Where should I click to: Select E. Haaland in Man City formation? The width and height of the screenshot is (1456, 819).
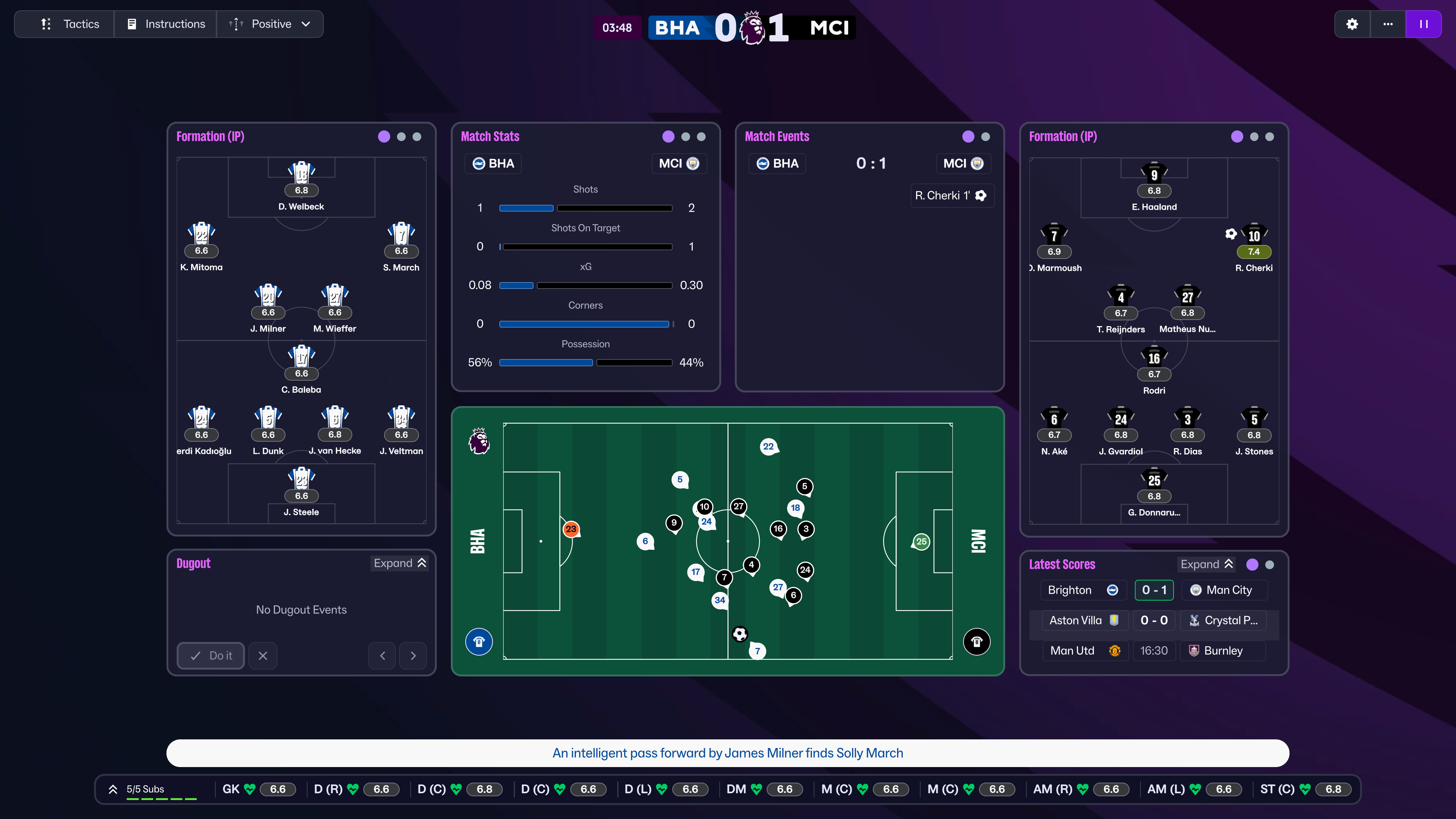[1154, 187]
